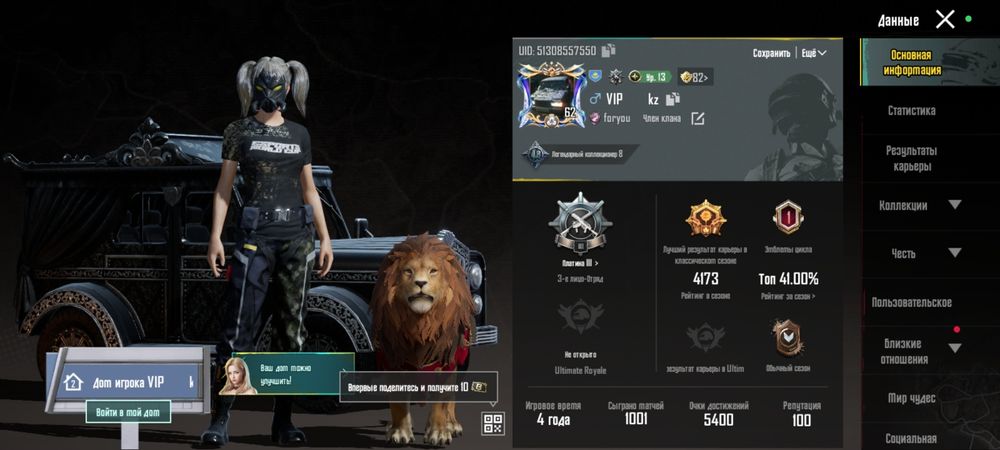The image size is (1000, 450).
Task: Copy the nickname kz
Action: 673,99
